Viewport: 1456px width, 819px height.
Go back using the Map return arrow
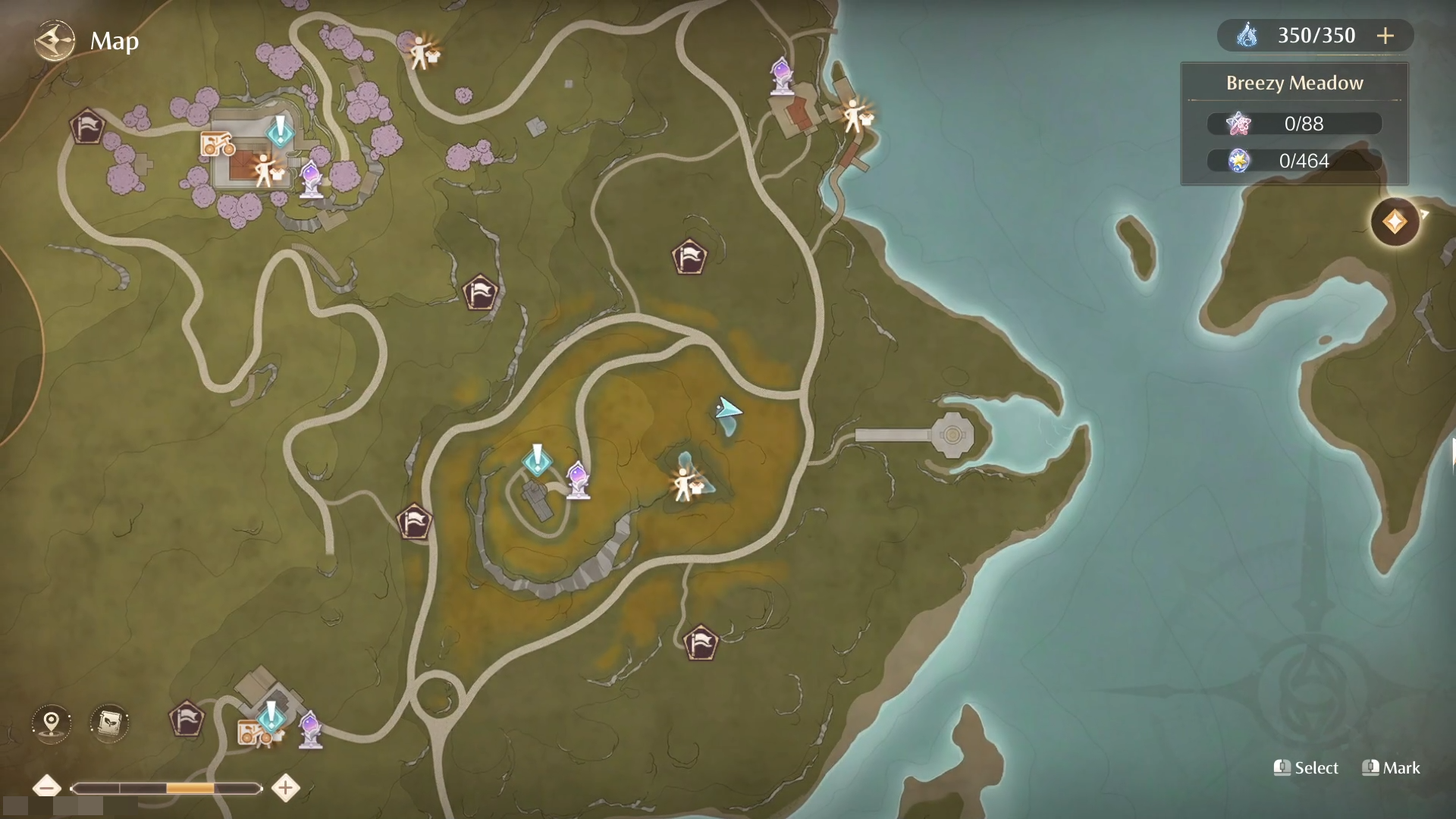[55, 40]
